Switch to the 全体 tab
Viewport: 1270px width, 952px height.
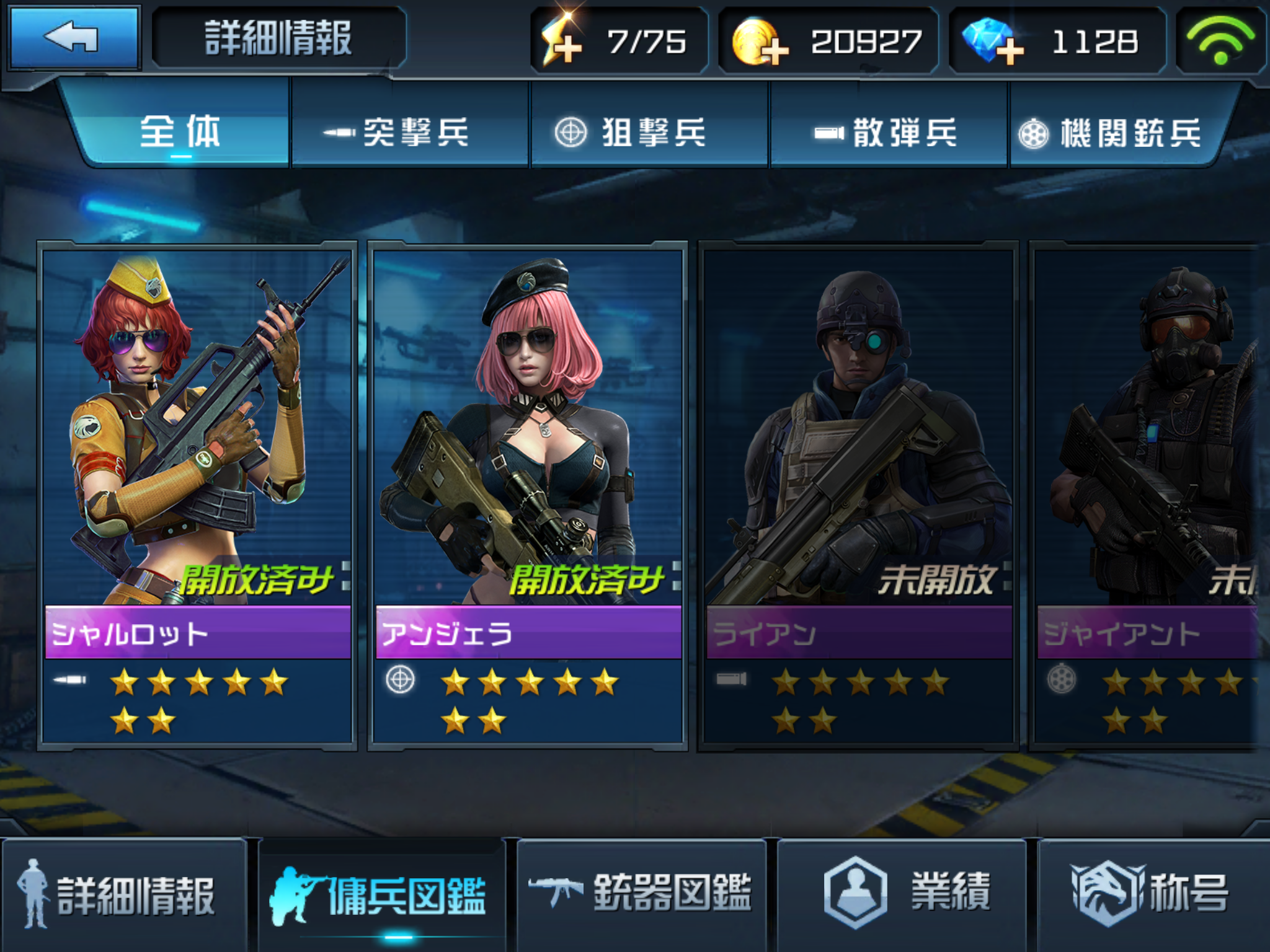[180, 131]
